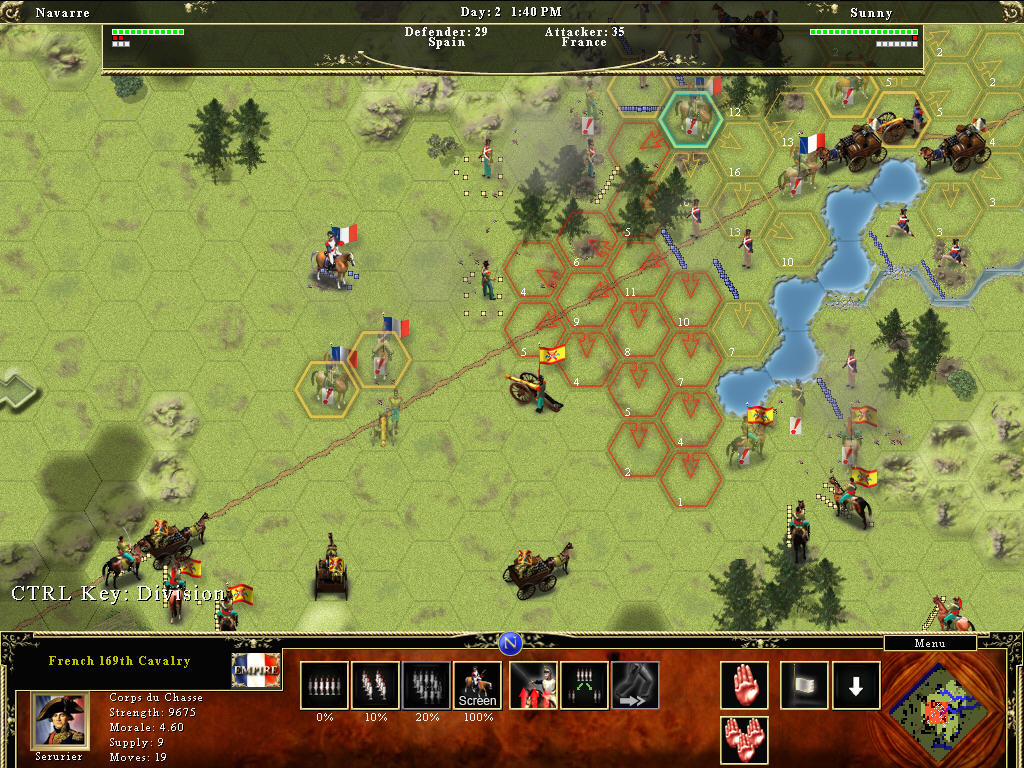Choose the 20% formation icon
1024x768 pixels.
[x=426, y=686]
